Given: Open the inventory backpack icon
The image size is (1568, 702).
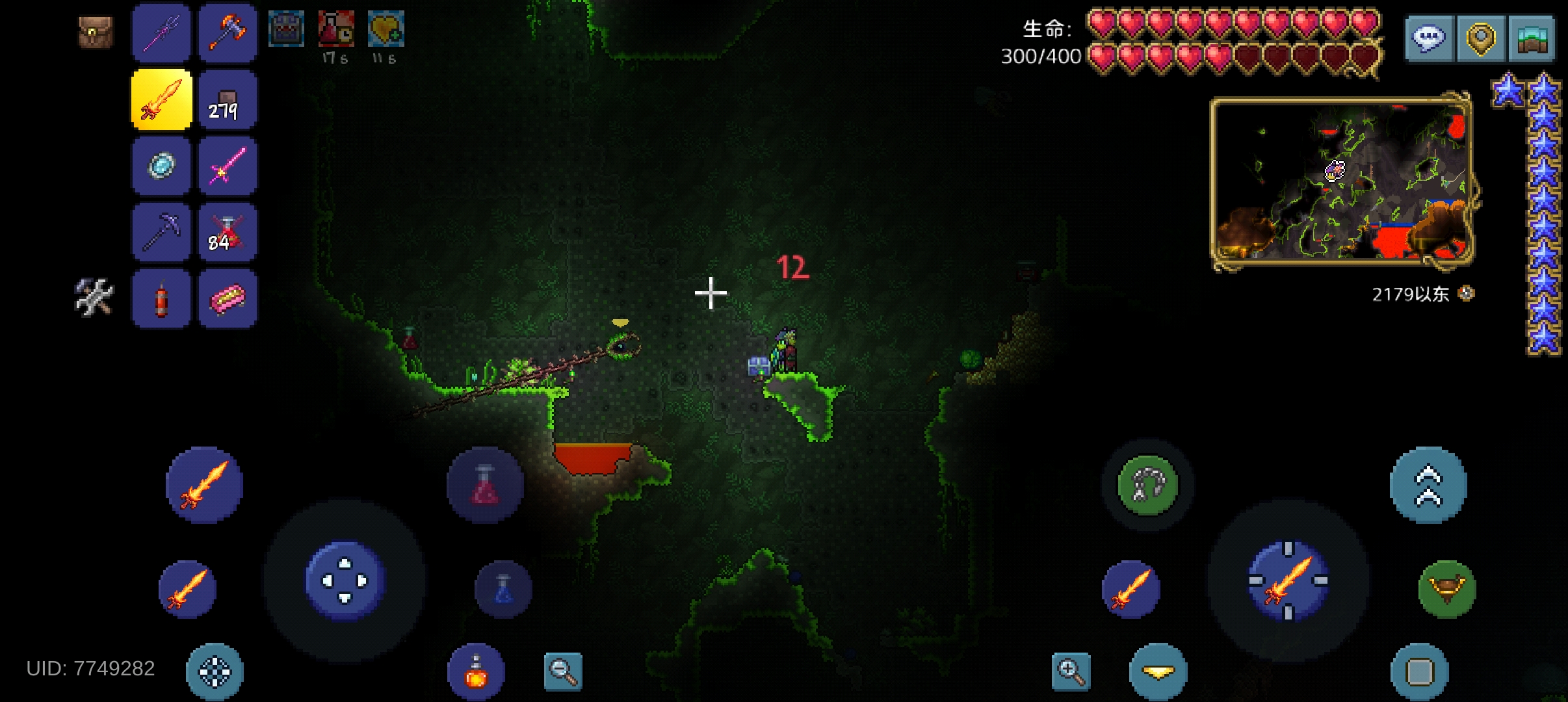Looking at the screenshot, I should coord(96,32).
